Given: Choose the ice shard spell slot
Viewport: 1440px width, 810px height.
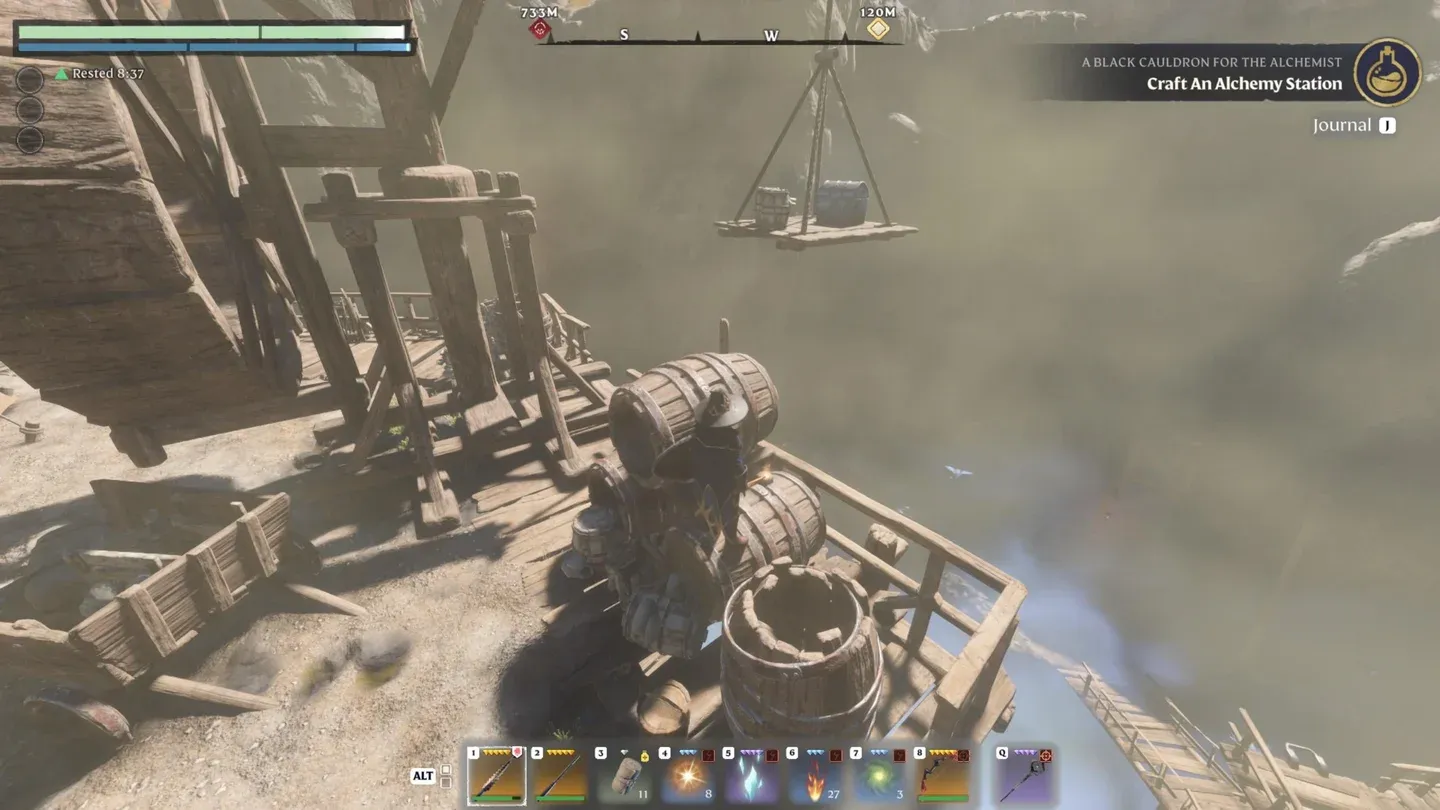Looking at the screenshot, I should click(750, 775).
